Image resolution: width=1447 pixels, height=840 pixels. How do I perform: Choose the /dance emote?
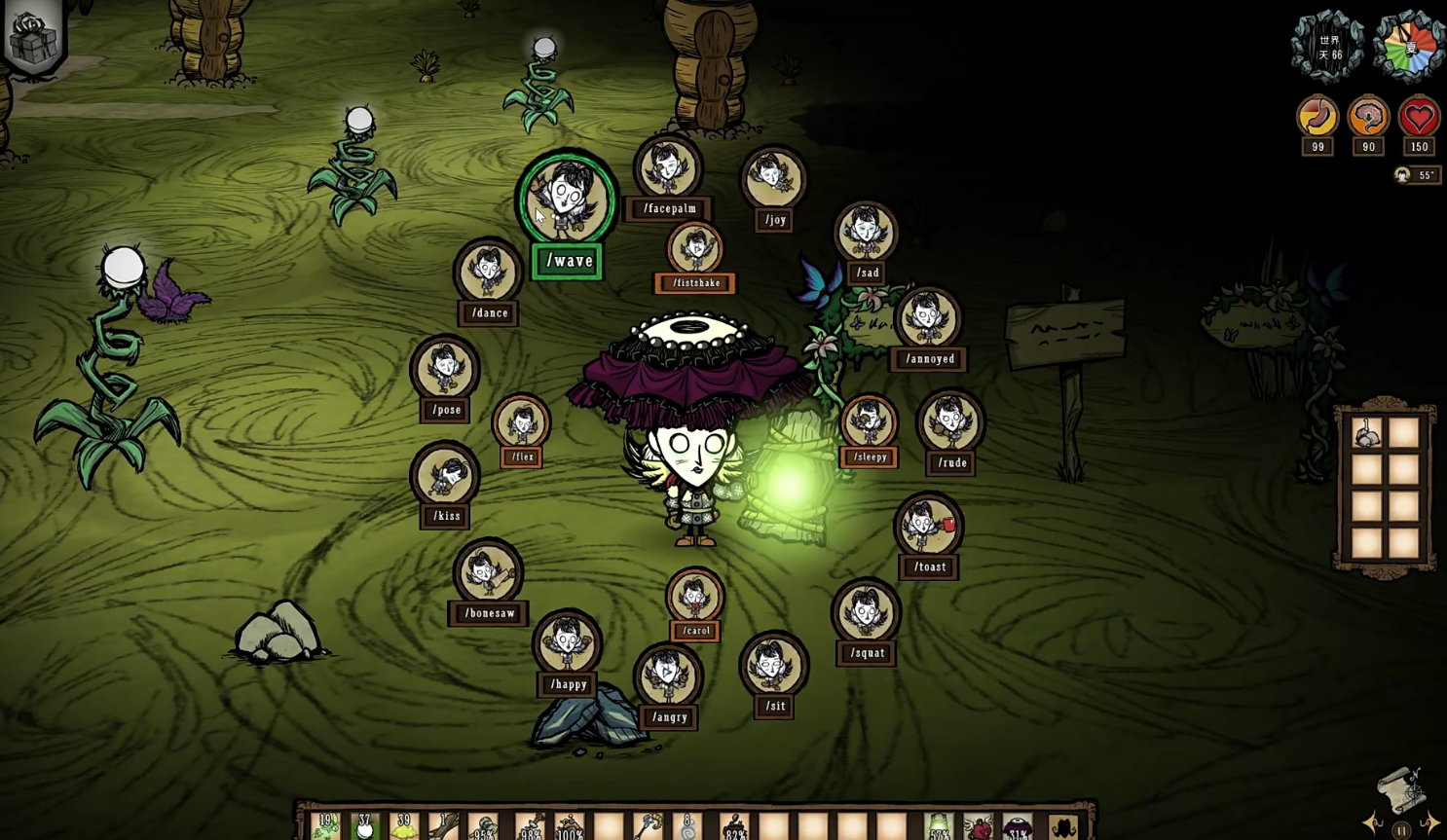pyautogui.click(x=489, y=274)
